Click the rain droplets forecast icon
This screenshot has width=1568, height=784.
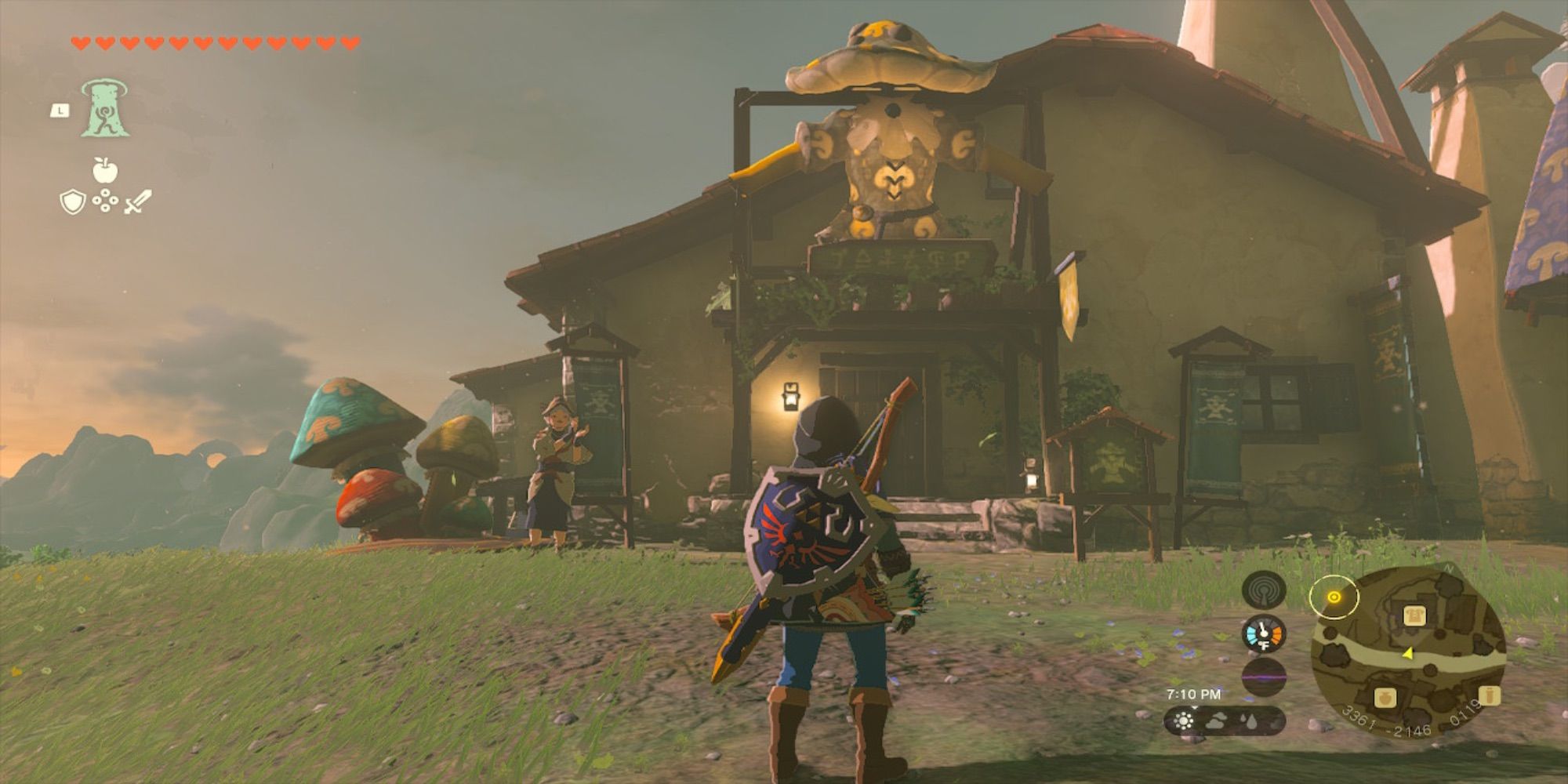[x=1248, y=722]
